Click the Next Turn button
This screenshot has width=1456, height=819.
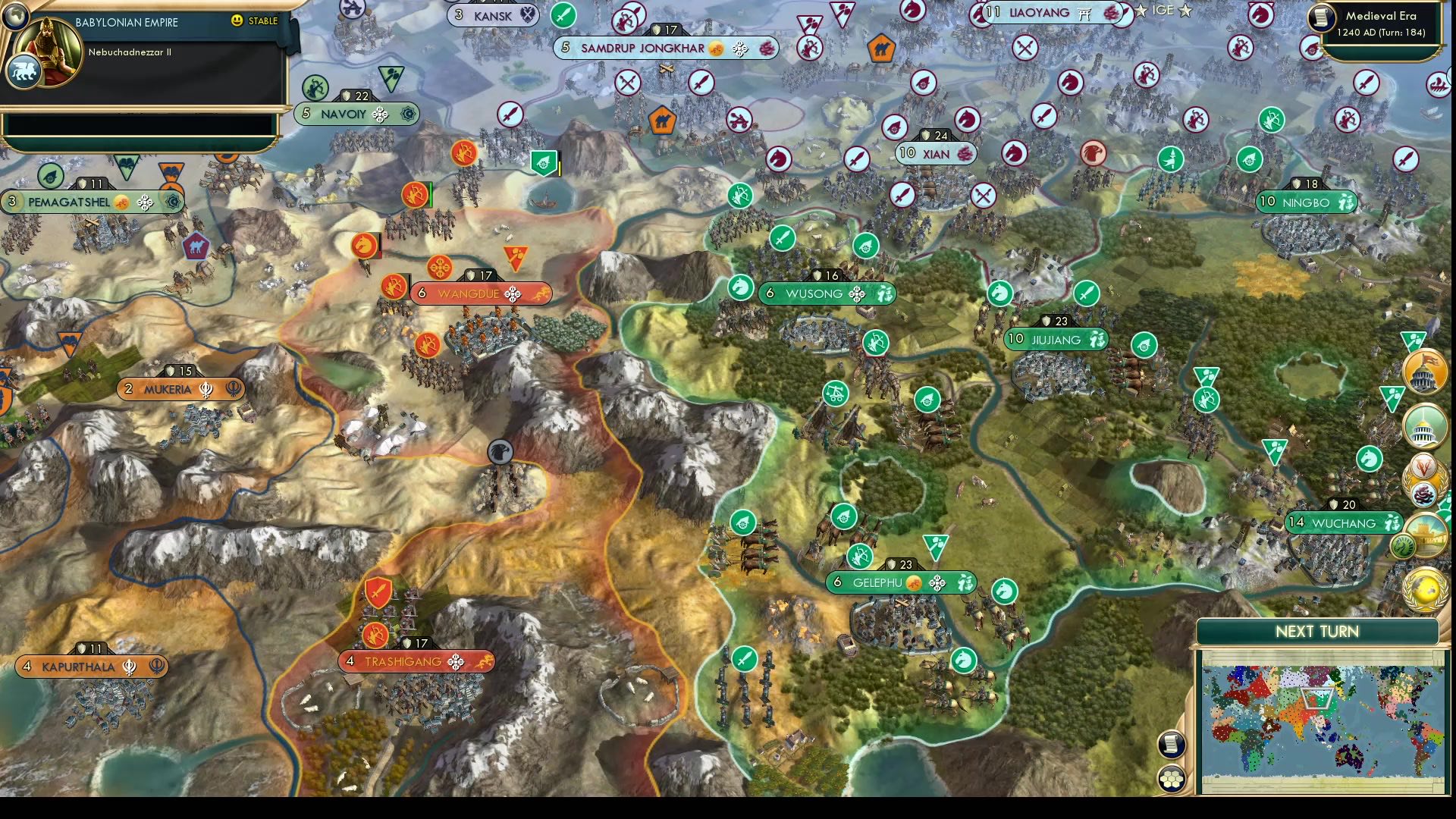[x=1317, y=631]
